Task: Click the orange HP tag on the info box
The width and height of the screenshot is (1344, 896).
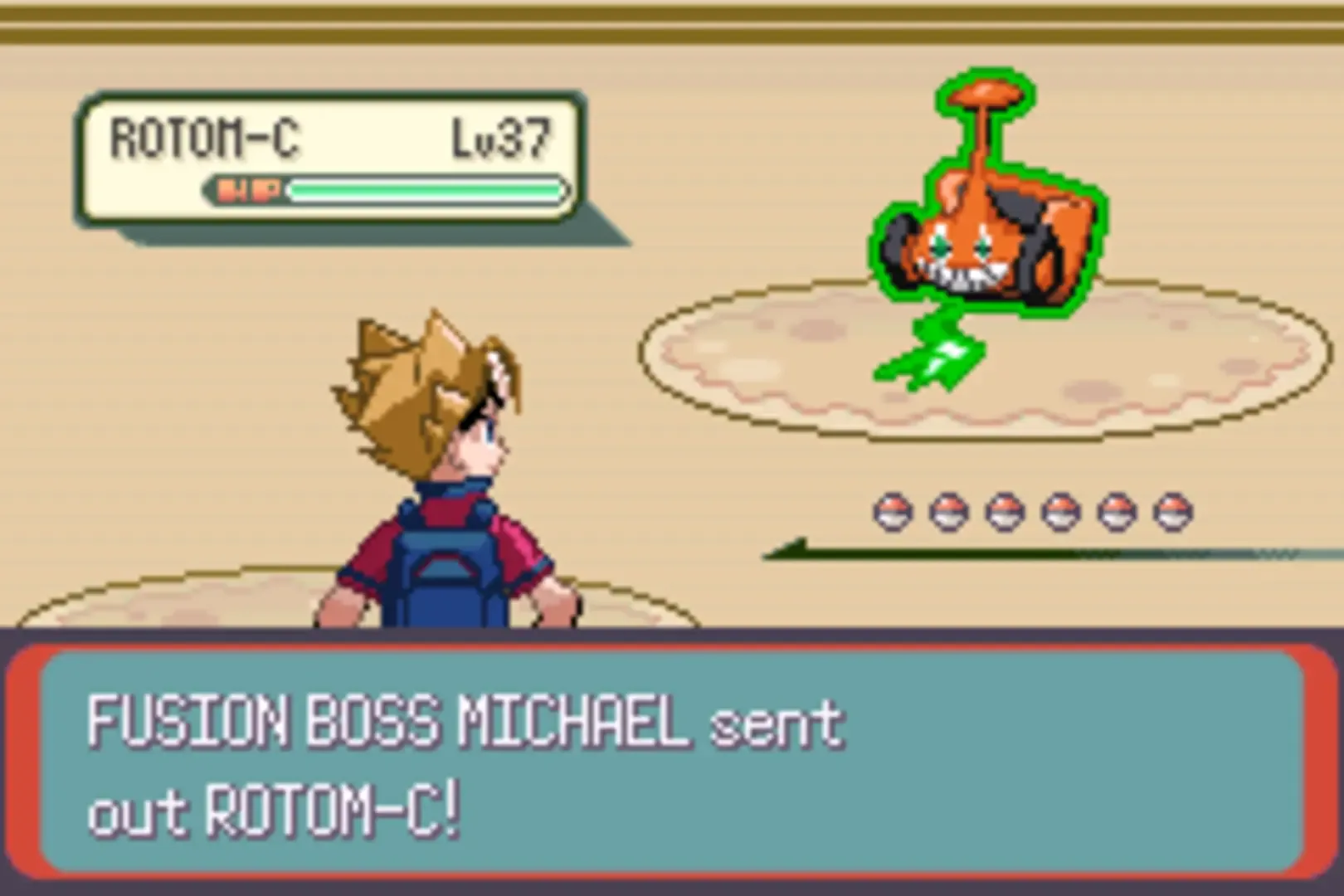Action: point(247,190)
